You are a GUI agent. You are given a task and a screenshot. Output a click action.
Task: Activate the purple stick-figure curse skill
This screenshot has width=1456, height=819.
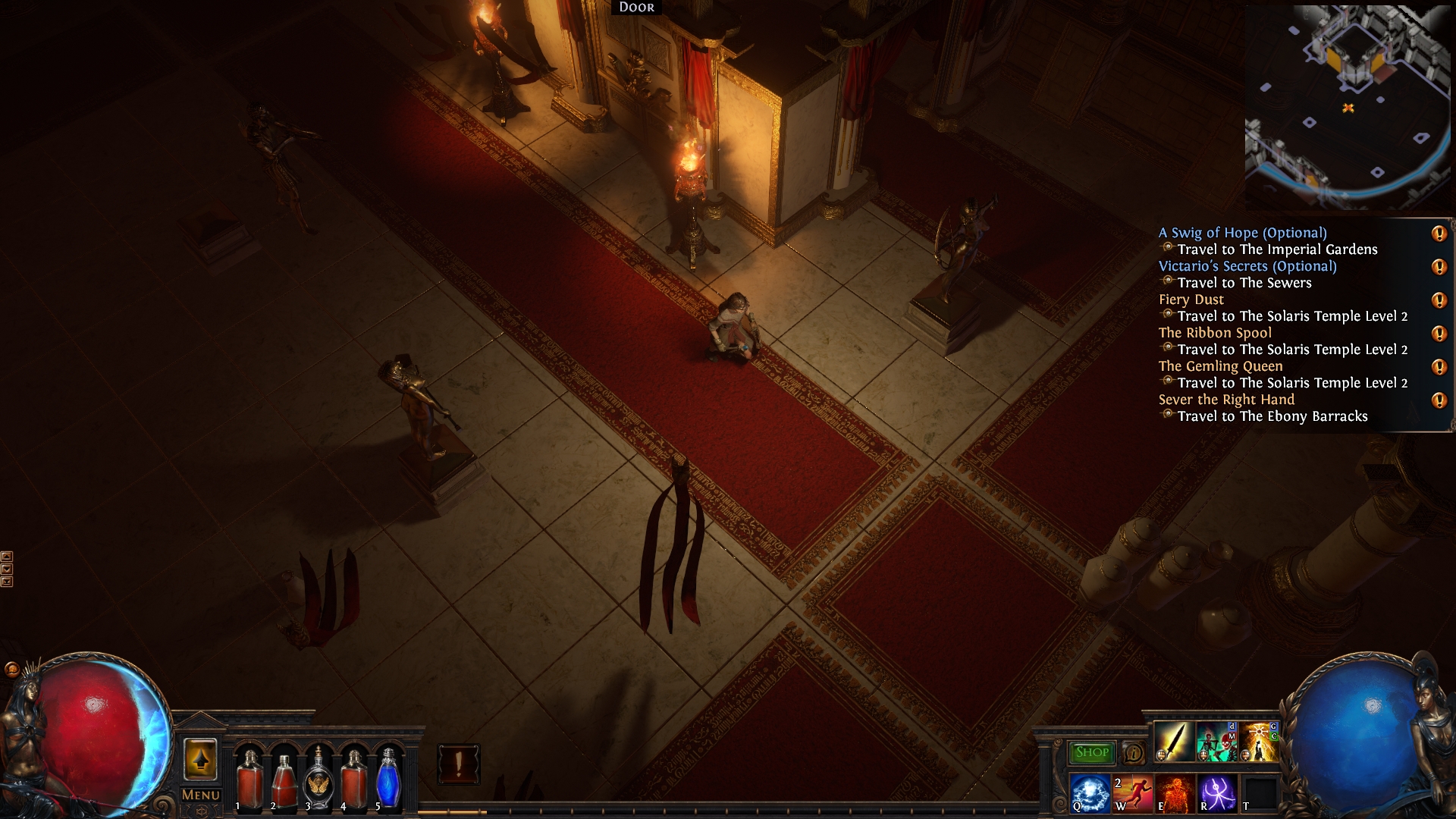coord(1216,792)
